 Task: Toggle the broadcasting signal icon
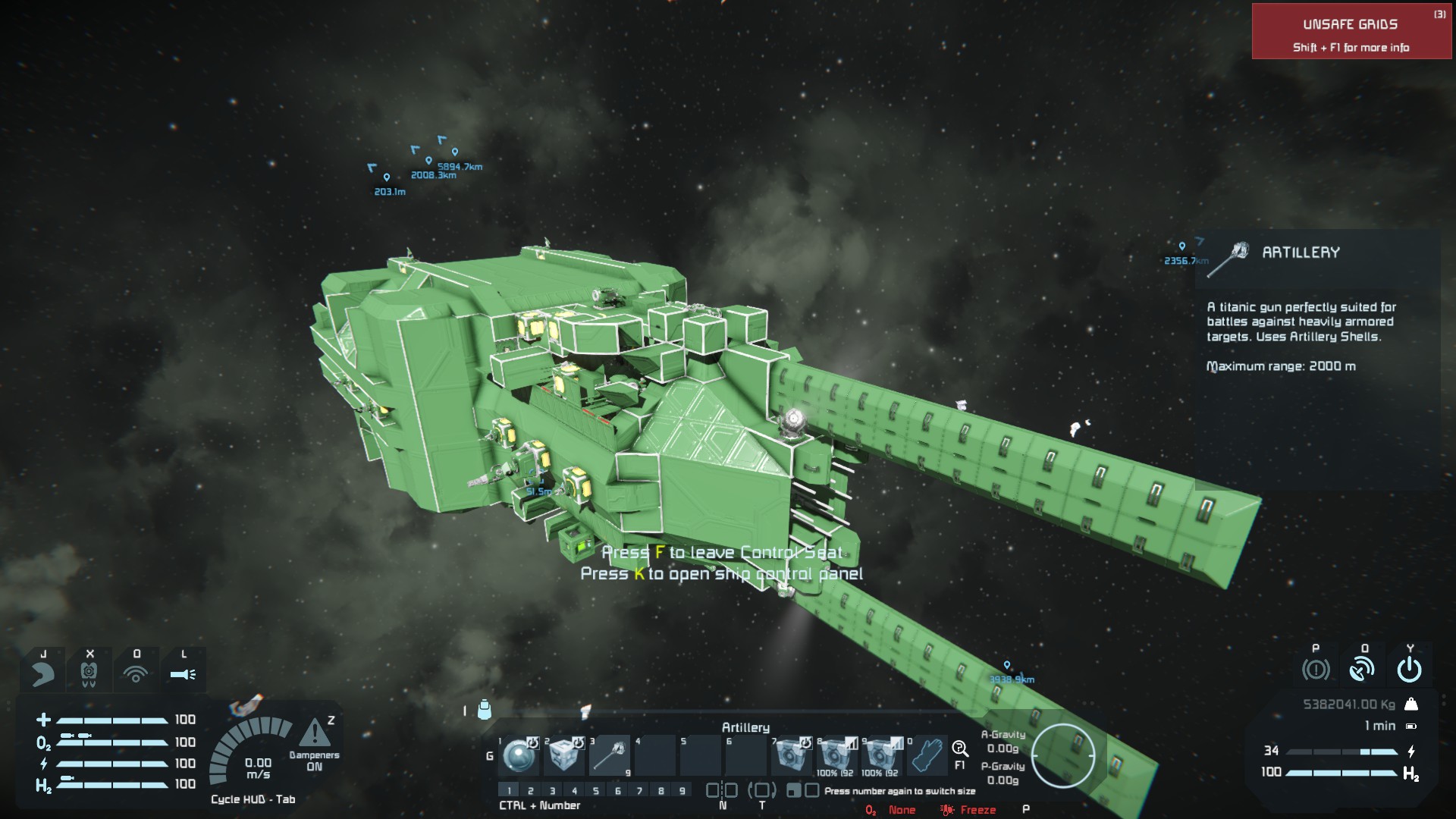136,673
